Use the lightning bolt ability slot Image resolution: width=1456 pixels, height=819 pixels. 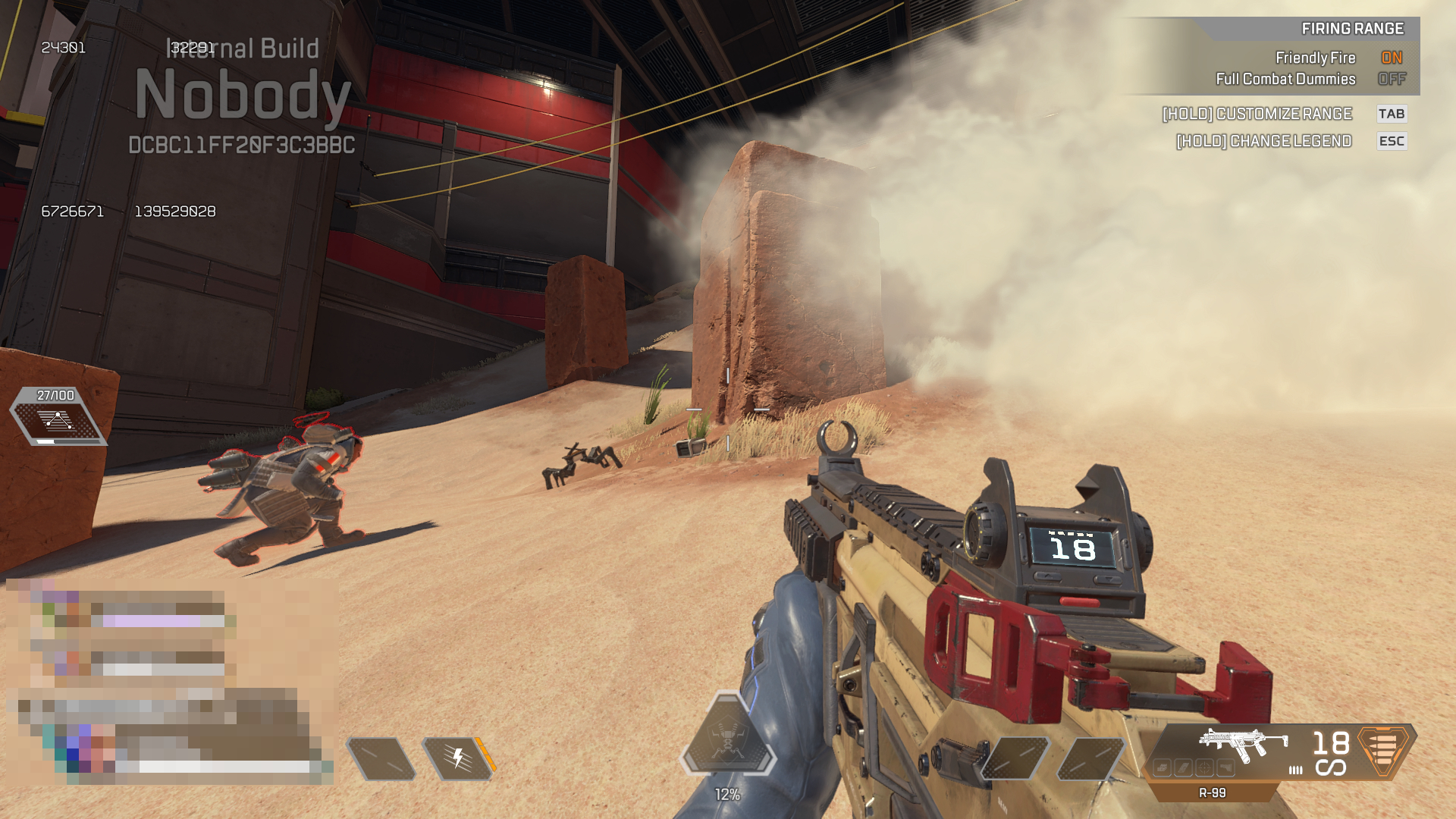pyautogui.click(x=458, y=758)
